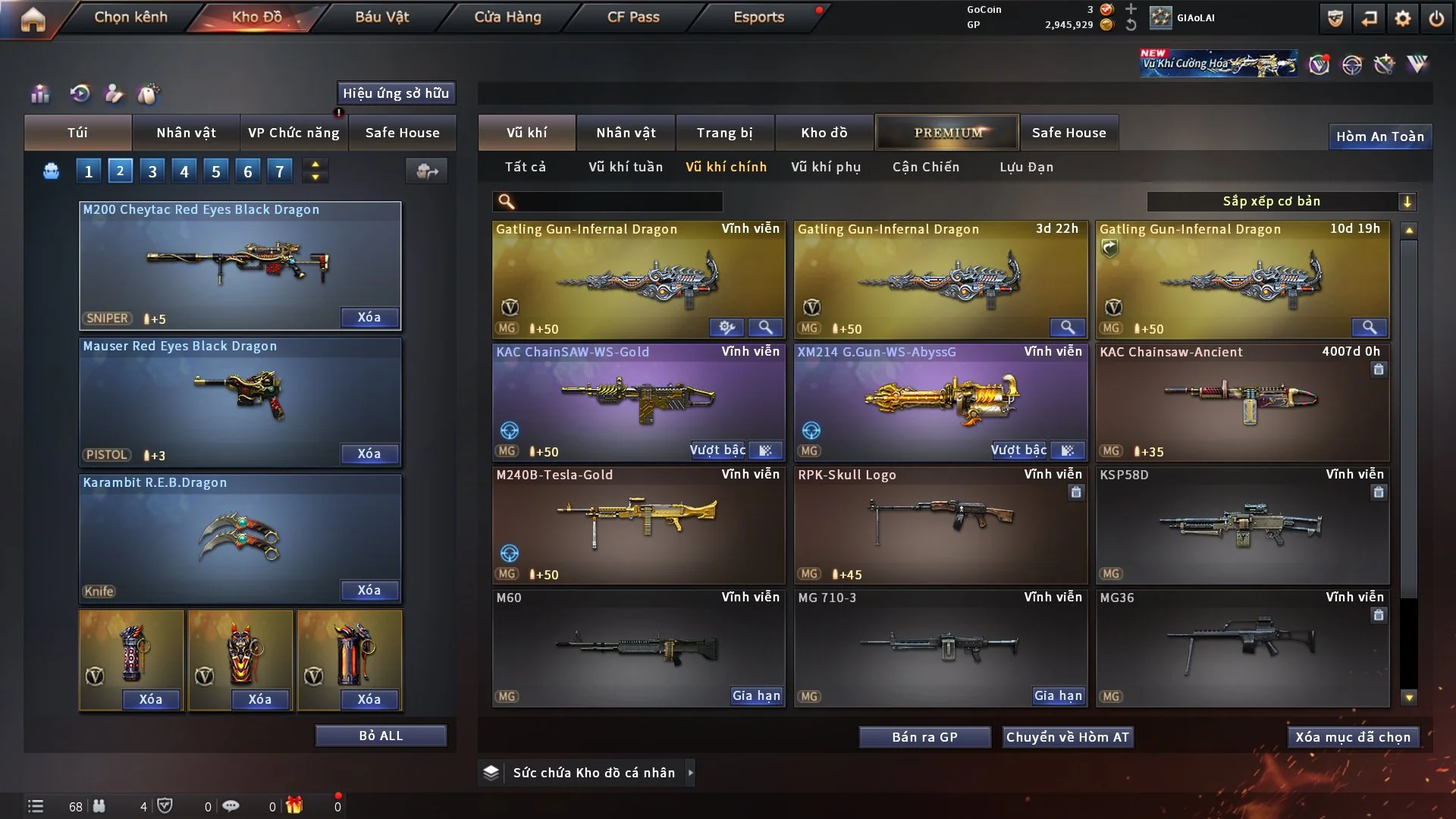
Task: Remove M200 Cheytac Red Eyes Black Dragon
Action: pos(369,317)
